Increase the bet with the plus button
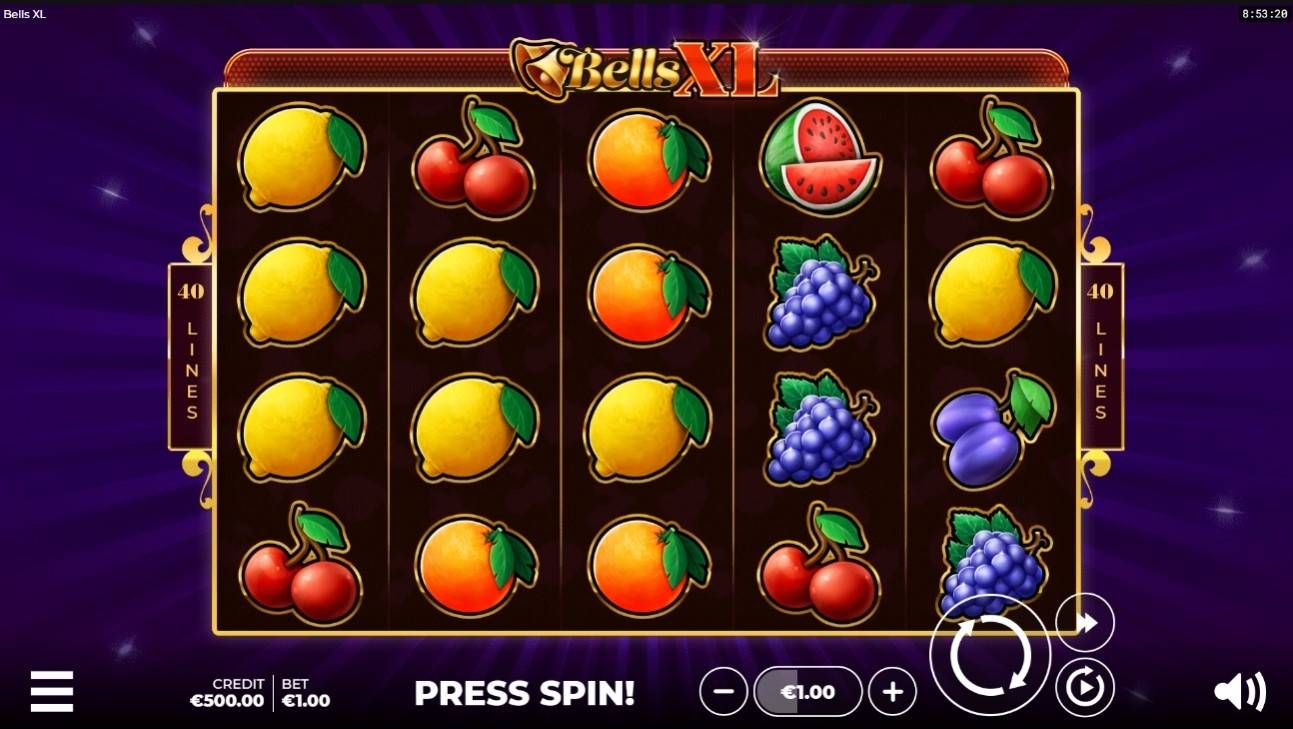1293x729 pixels. click(x=892, y=691)
